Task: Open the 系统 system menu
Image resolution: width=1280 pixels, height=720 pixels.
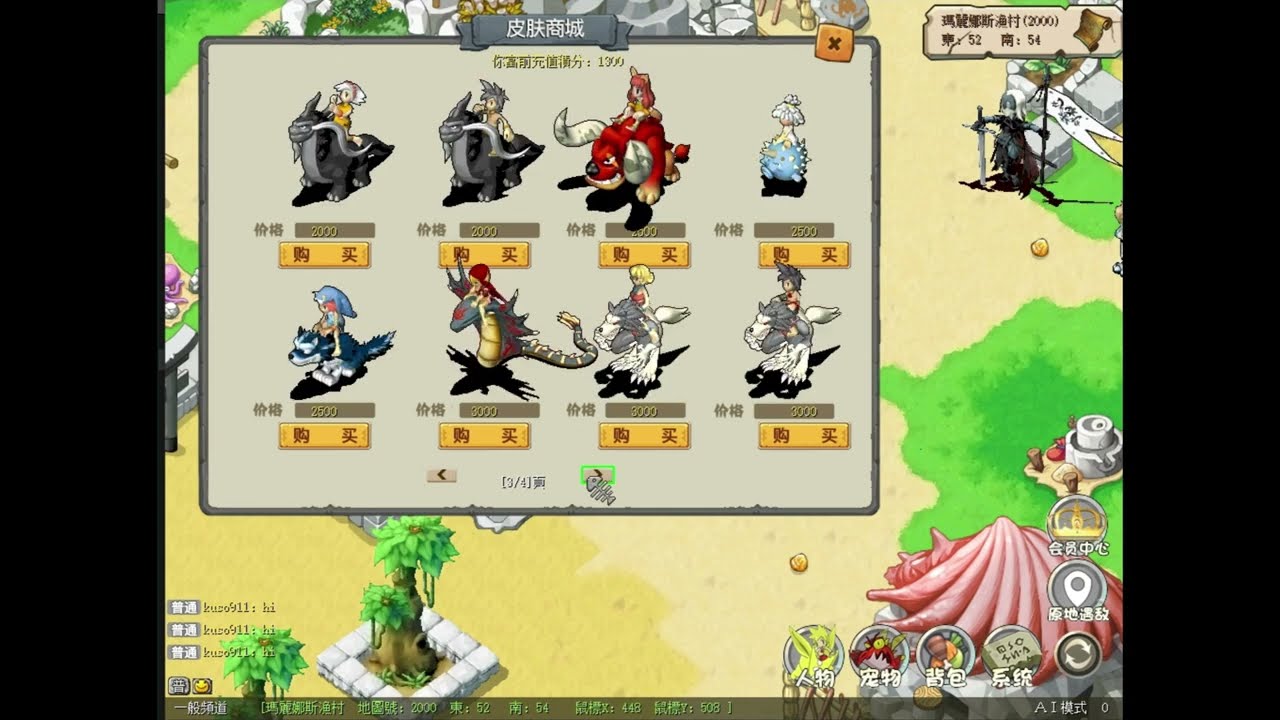Action: click(1011, 656)
